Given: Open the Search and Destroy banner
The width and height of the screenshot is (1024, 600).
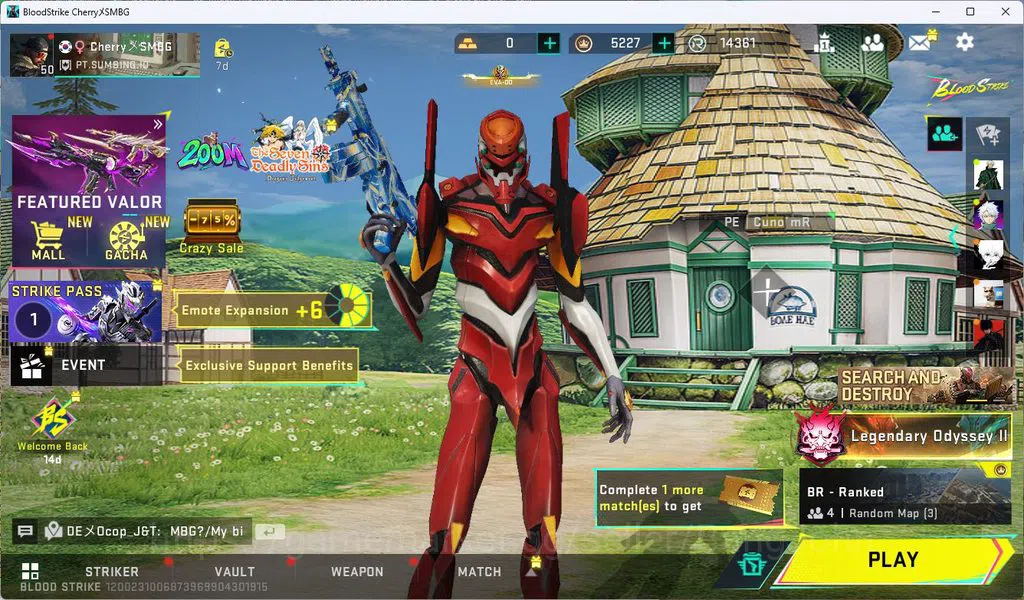Looking at the screenshot, I should point(926,385).
